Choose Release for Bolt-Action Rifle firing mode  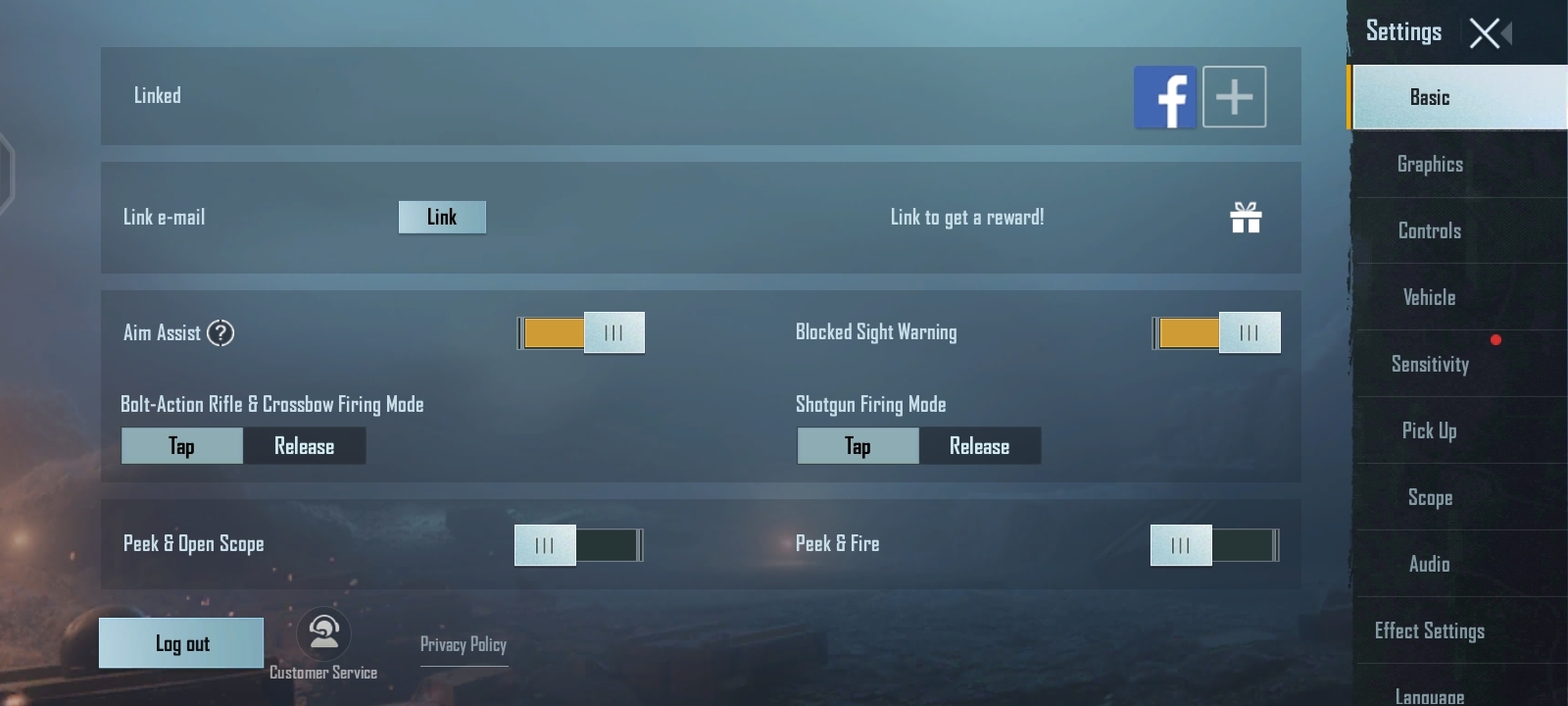coord(304,445)
